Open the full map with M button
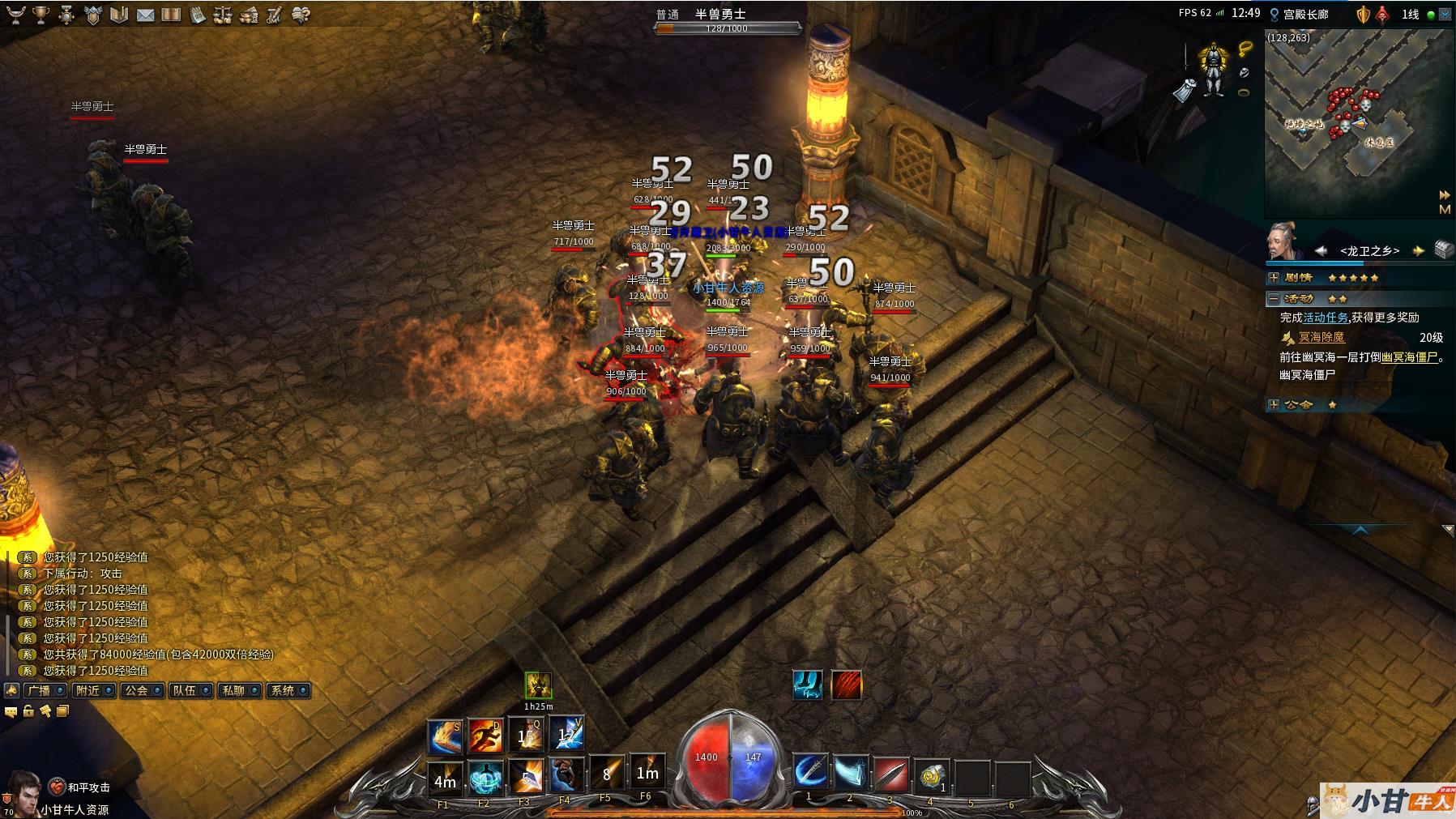Image resolution: width=1456 pixels, height=819 pixels. pyautogui.click(x=1444, y=209)
